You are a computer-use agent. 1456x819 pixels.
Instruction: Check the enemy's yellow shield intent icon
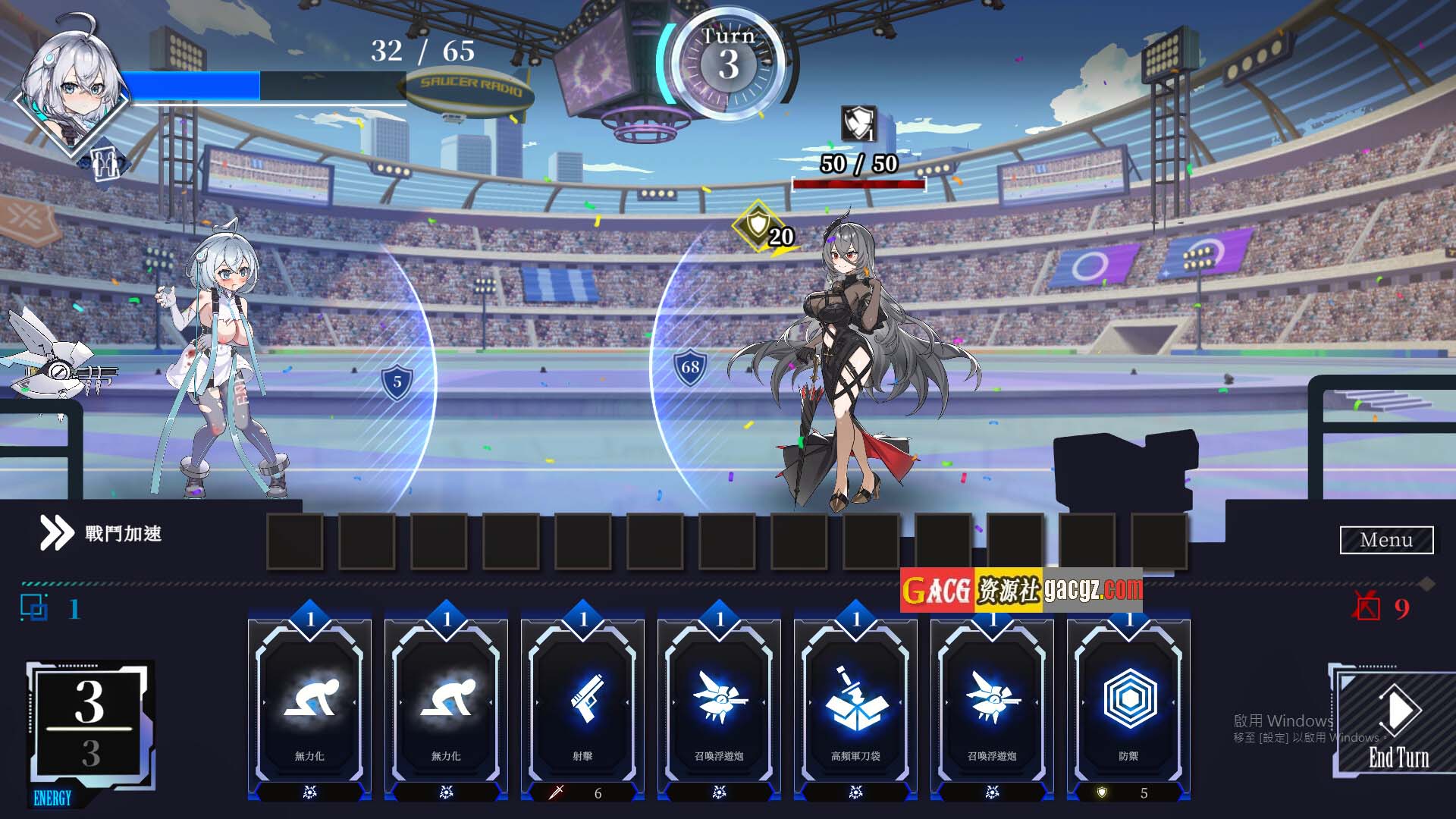(758, 225)
